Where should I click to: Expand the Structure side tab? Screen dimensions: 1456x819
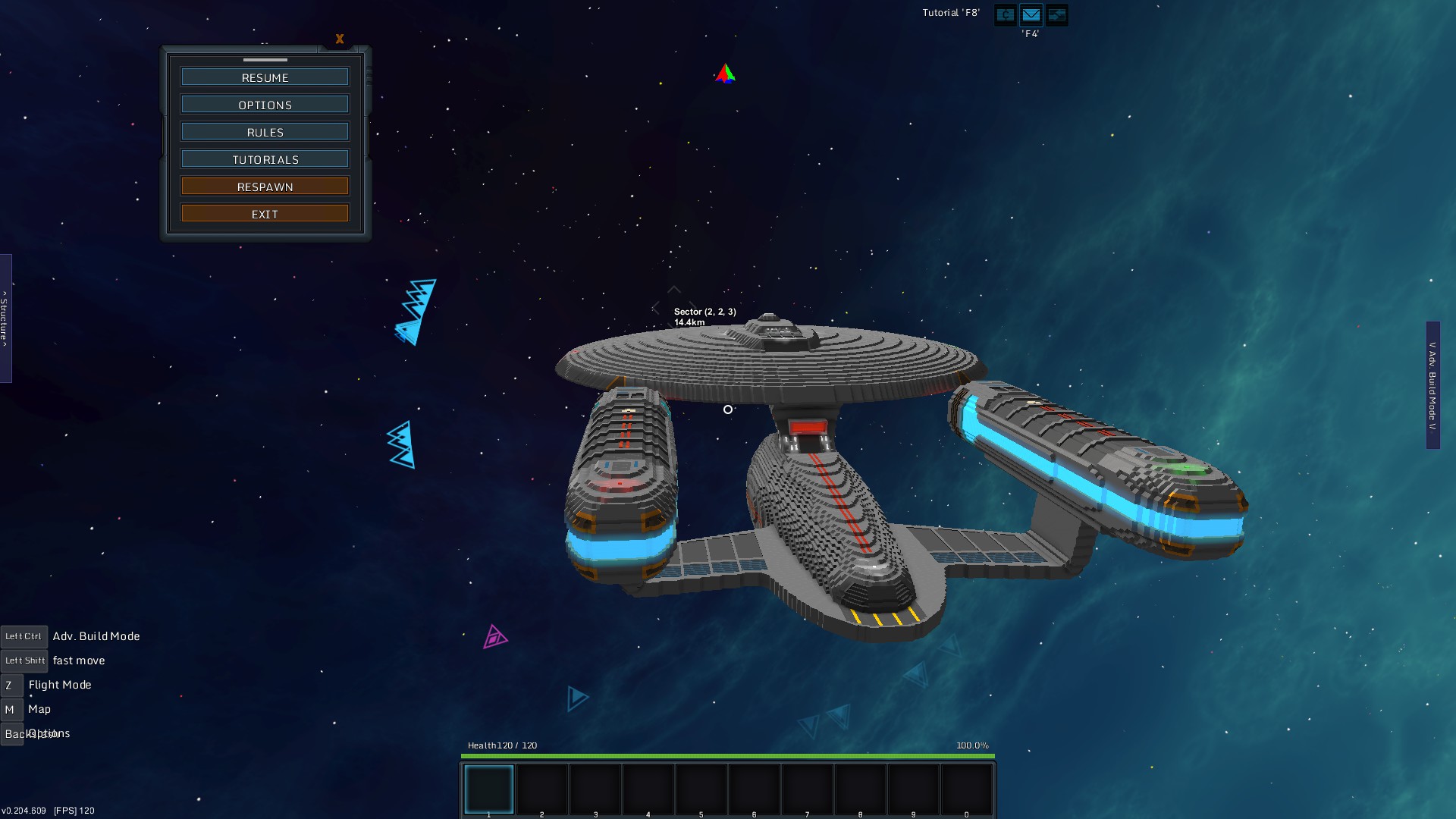5,318
